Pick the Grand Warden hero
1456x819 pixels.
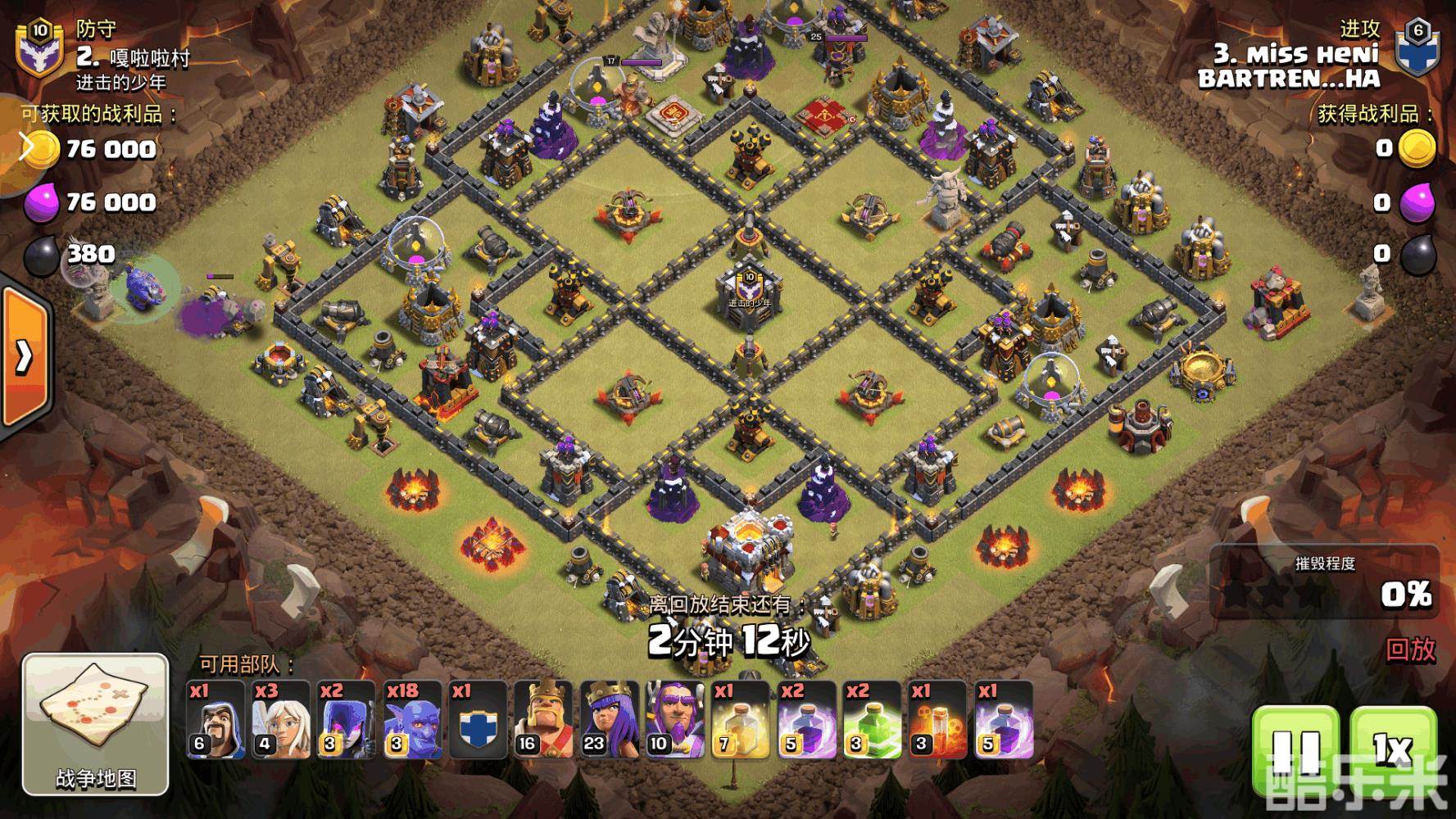coord(675,720)
